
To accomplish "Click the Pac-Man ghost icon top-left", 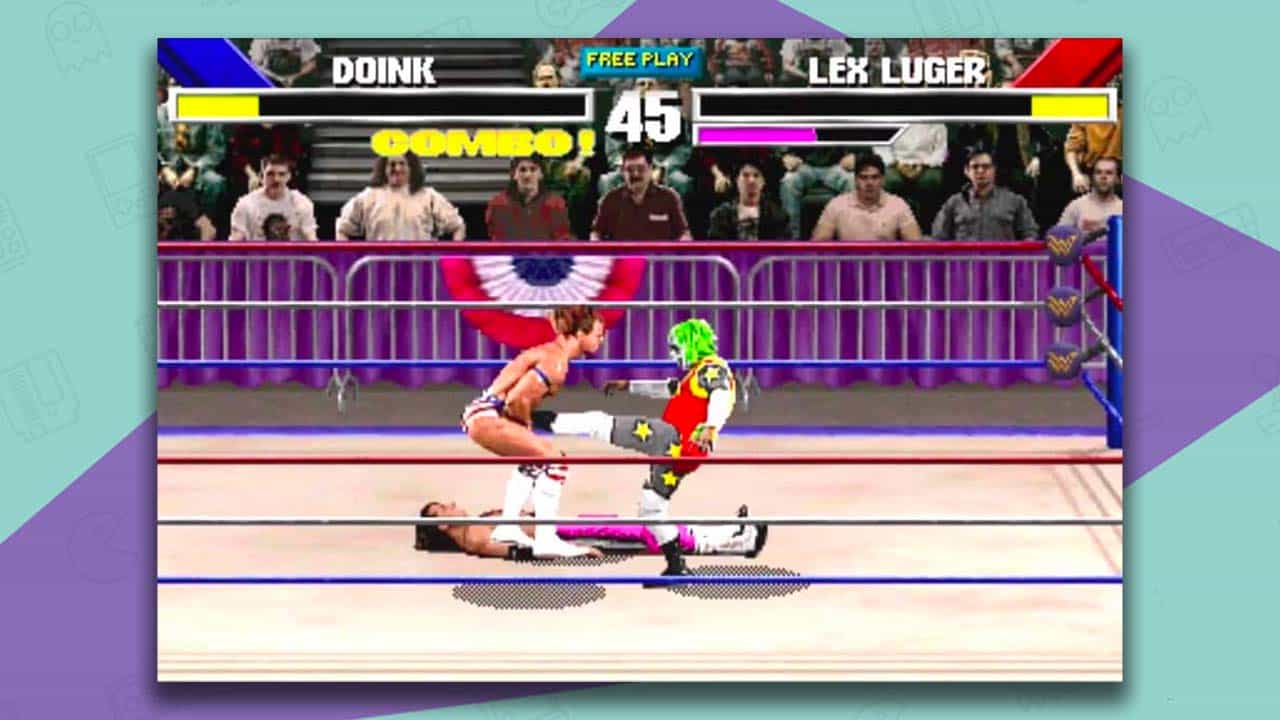I will click(x=75, y=37).
